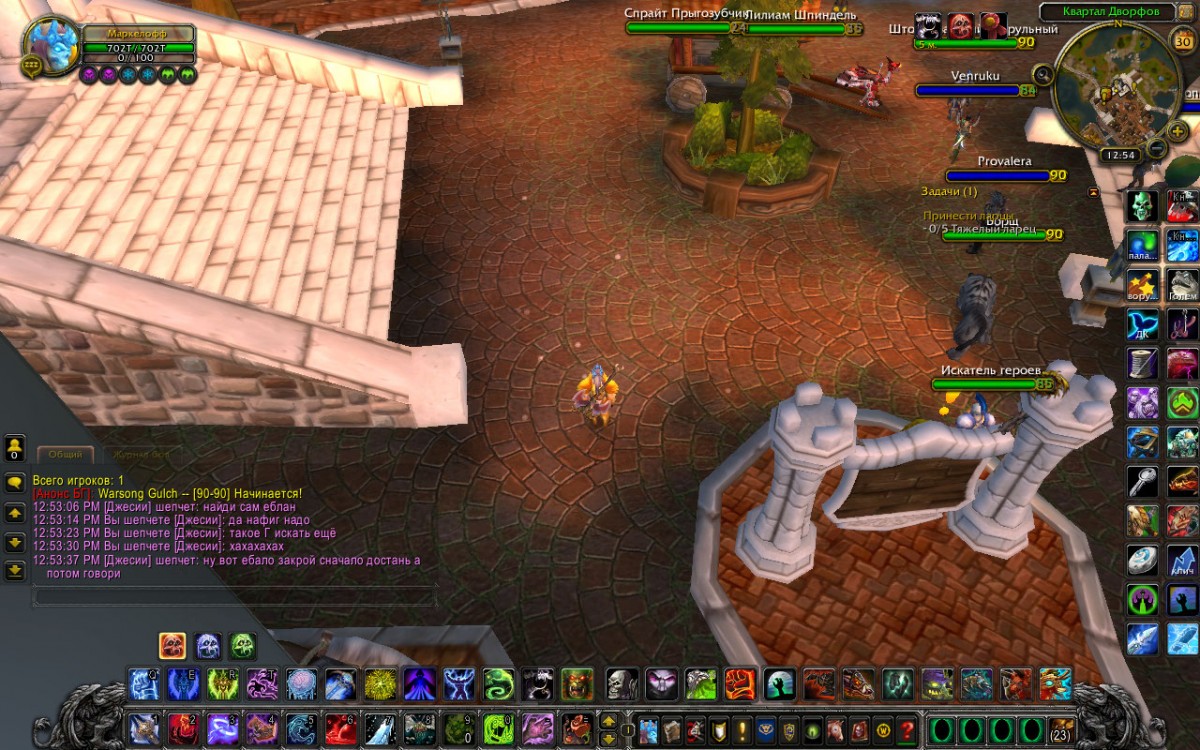The width and height of the screenshot is (1200, 750).
Task: Activate the green skull ability on right bar
Action: [x=1142, y=206]
